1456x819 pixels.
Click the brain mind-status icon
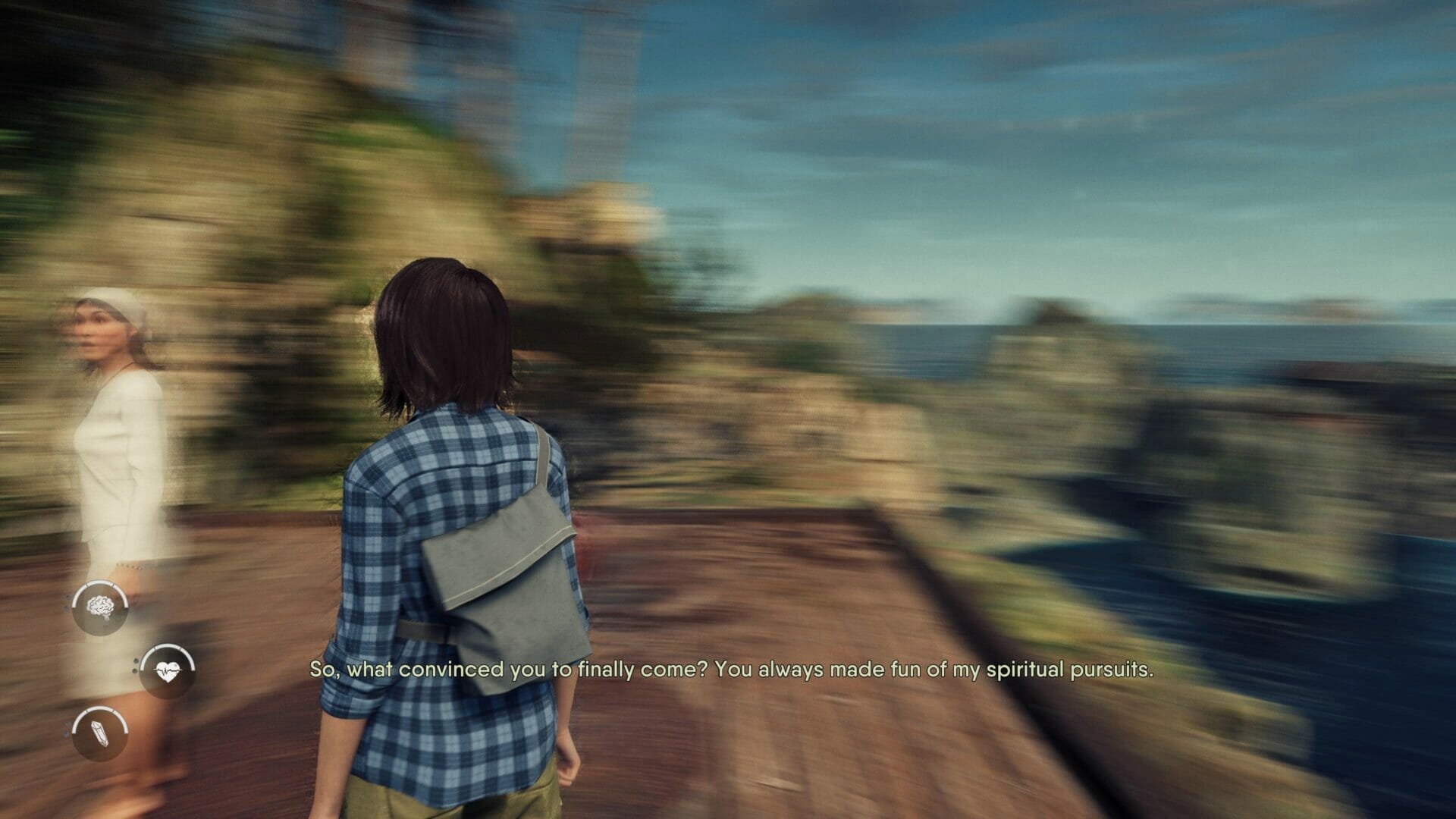(100, 607)
